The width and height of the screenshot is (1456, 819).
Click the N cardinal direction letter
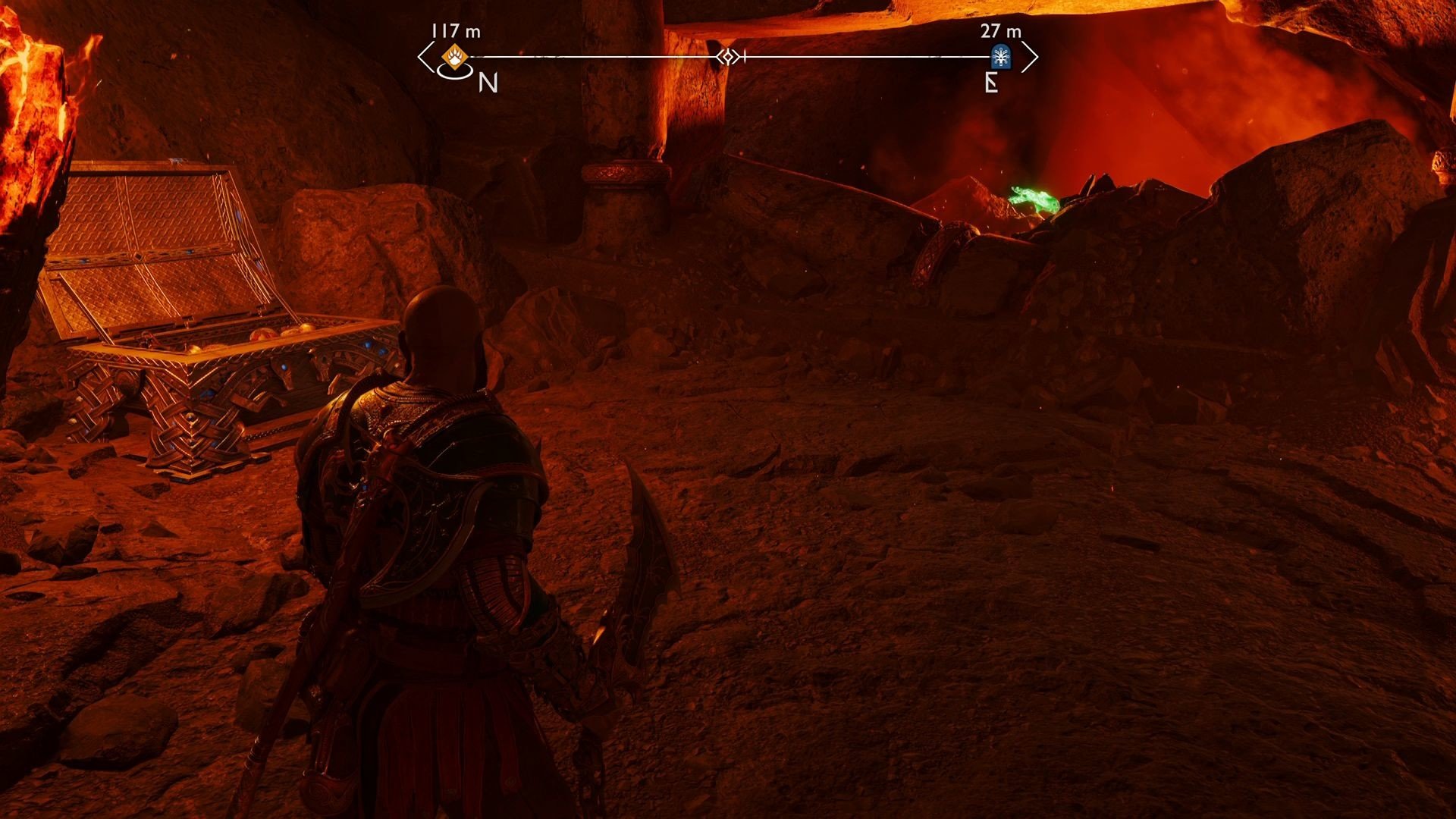pos(489,83)
